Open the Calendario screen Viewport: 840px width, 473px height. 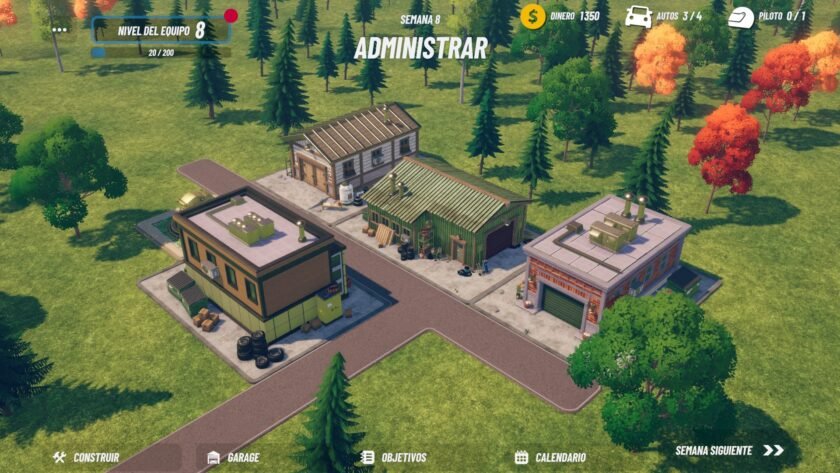tap(550, 457)
